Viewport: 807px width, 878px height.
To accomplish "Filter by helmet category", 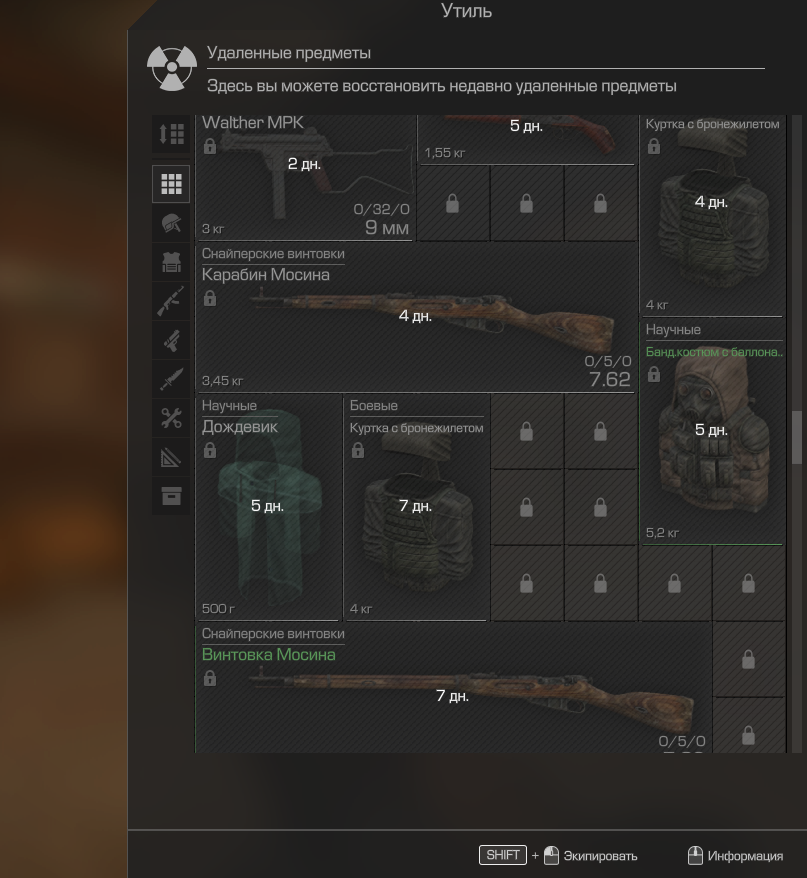I will point(171,223).
